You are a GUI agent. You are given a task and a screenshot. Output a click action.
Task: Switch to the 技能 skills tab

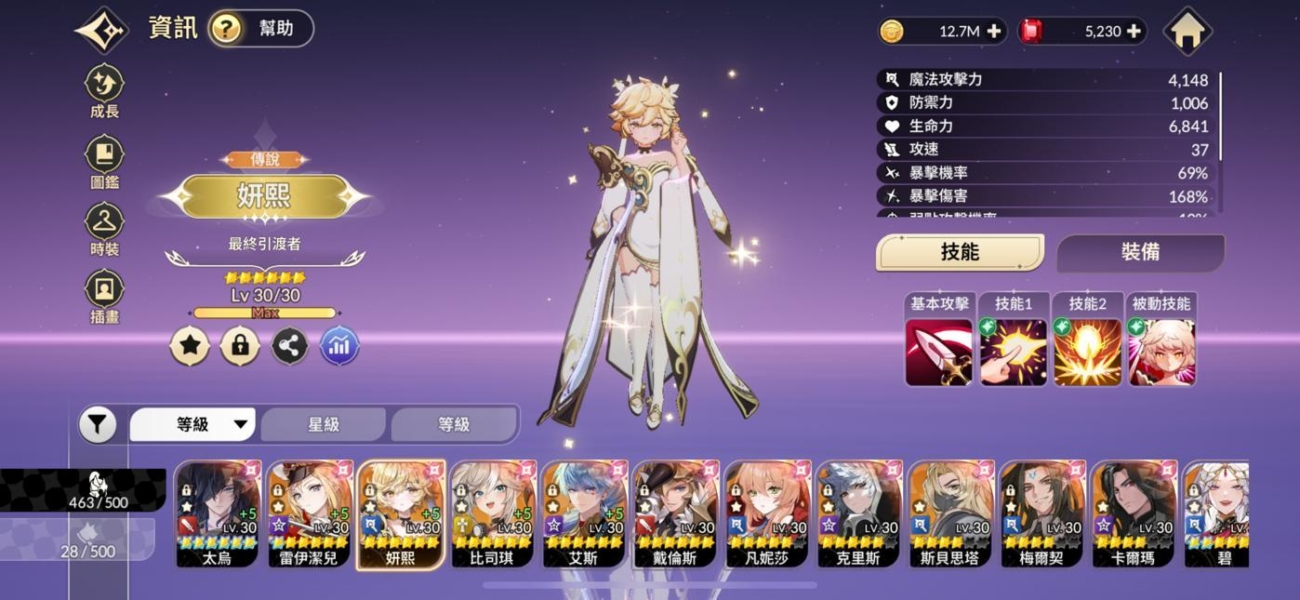pos(960,253)
